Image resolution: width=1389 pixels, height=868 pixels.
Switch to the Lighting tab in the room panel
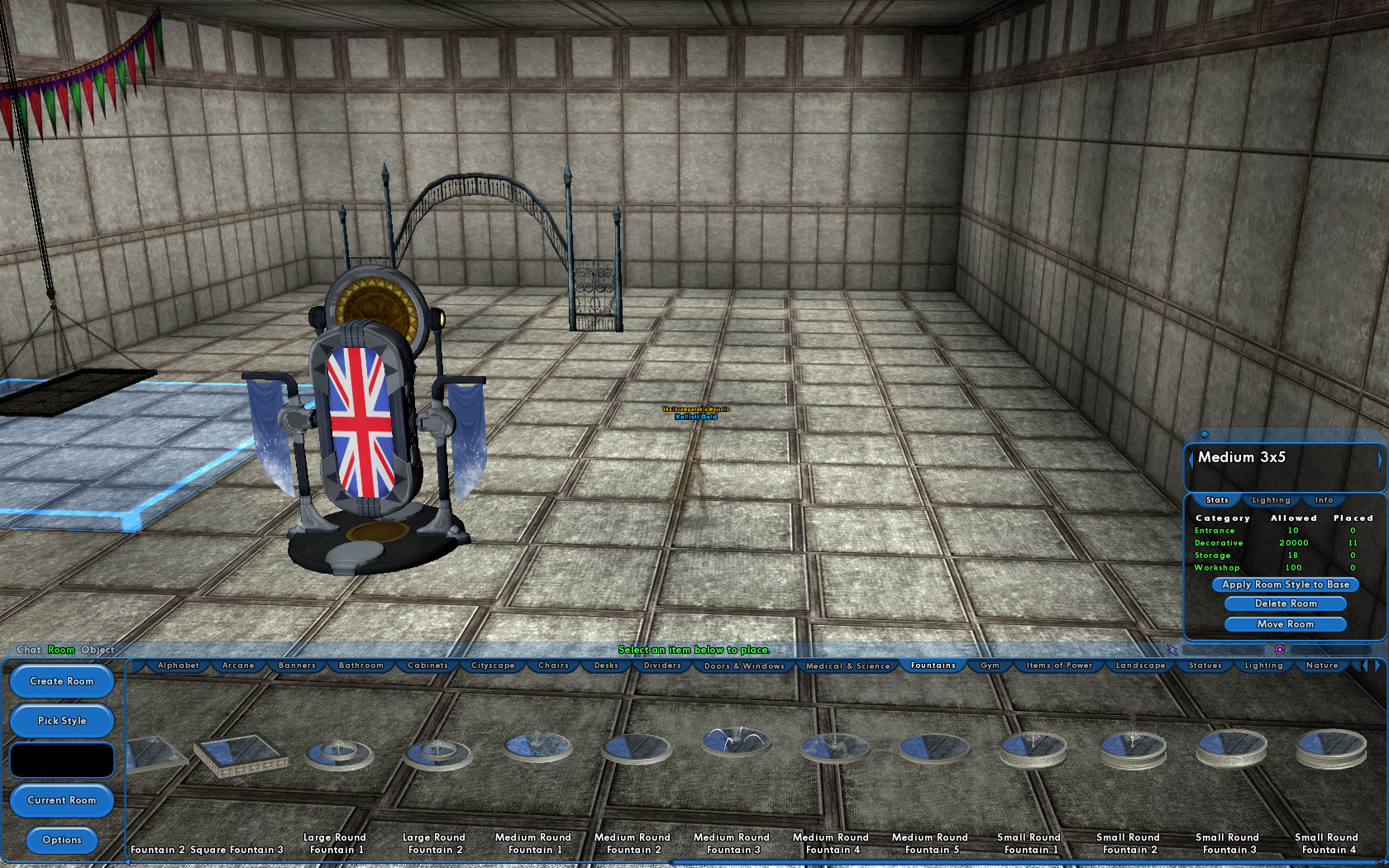(x=1271, y=500)
